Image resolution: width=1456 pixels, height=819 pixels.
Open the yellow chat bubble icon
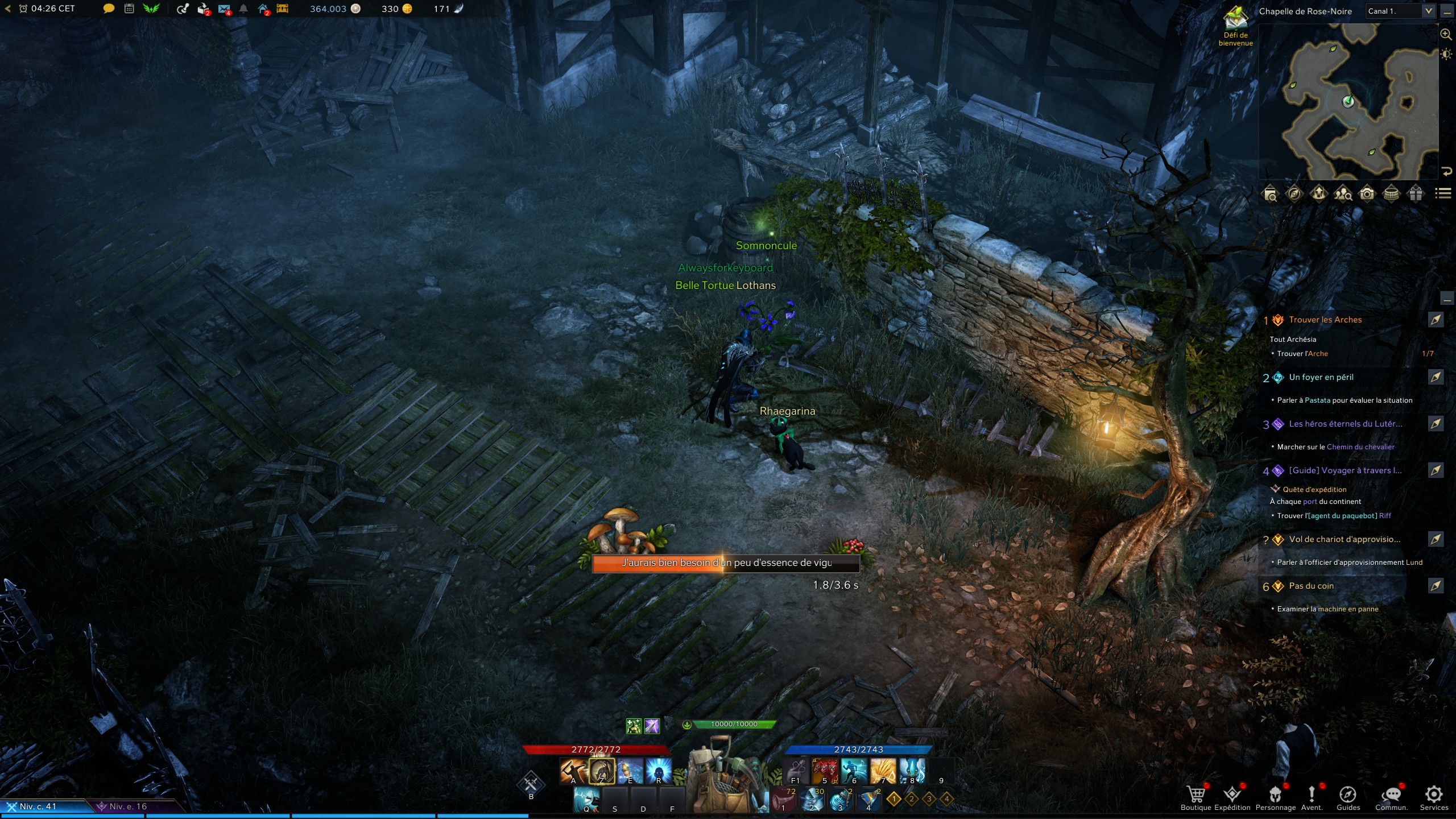click(108, 9)
